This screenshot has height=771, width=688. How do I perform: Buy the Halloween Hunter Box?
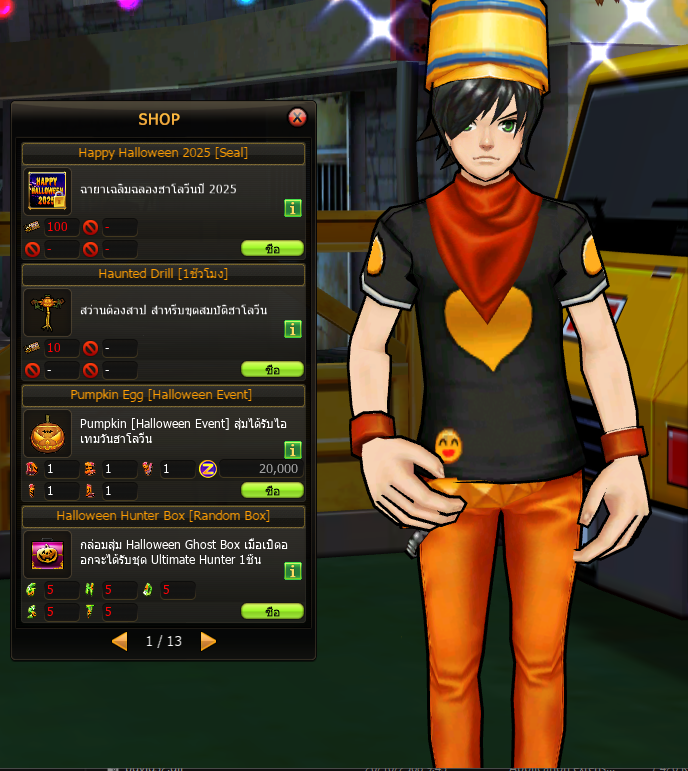coord(272,611)
